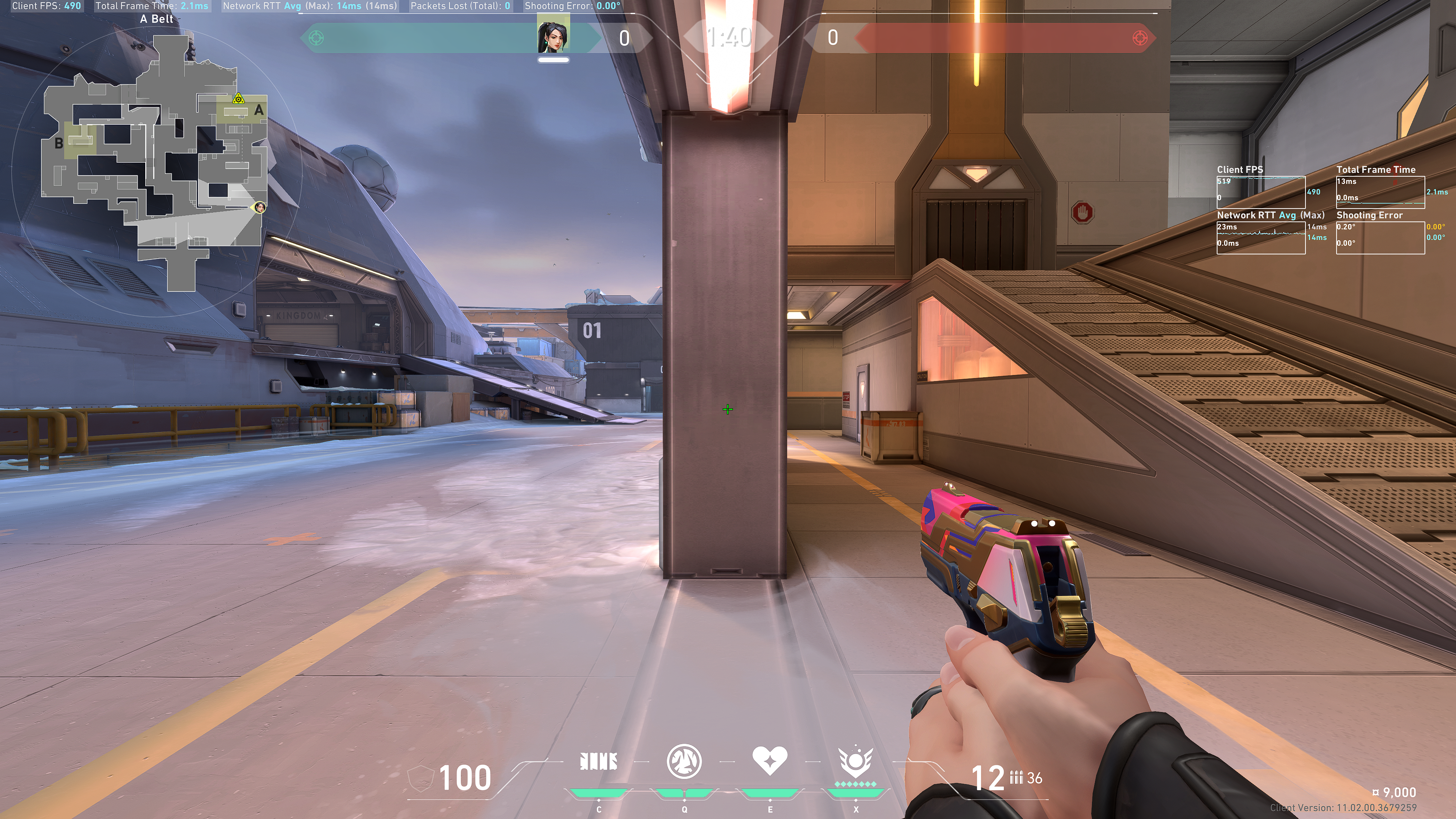Click the A site label on minimap

click(259, 110)
